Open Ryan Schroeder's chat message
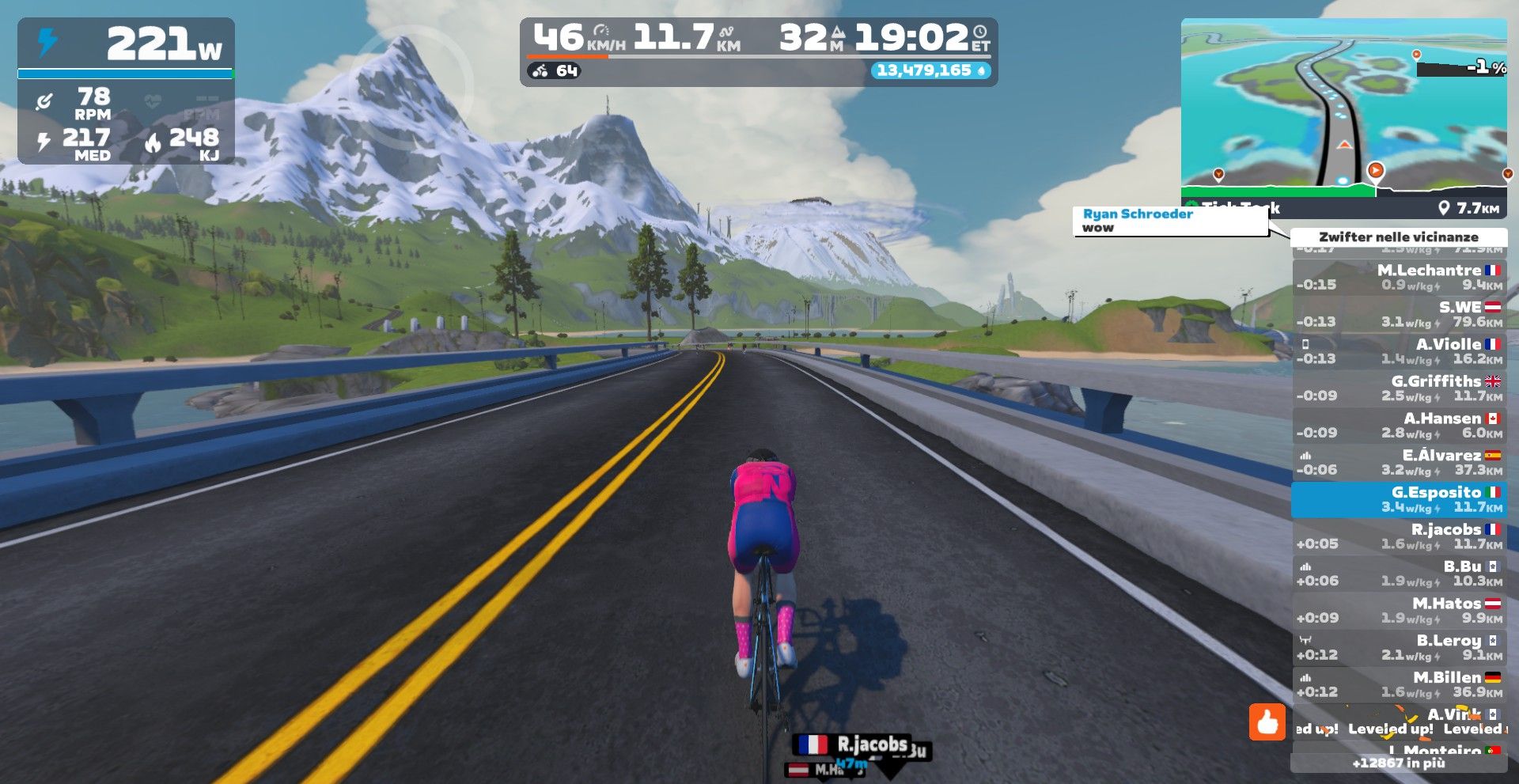This screenshot has height=784, width=1519. 1169,221
